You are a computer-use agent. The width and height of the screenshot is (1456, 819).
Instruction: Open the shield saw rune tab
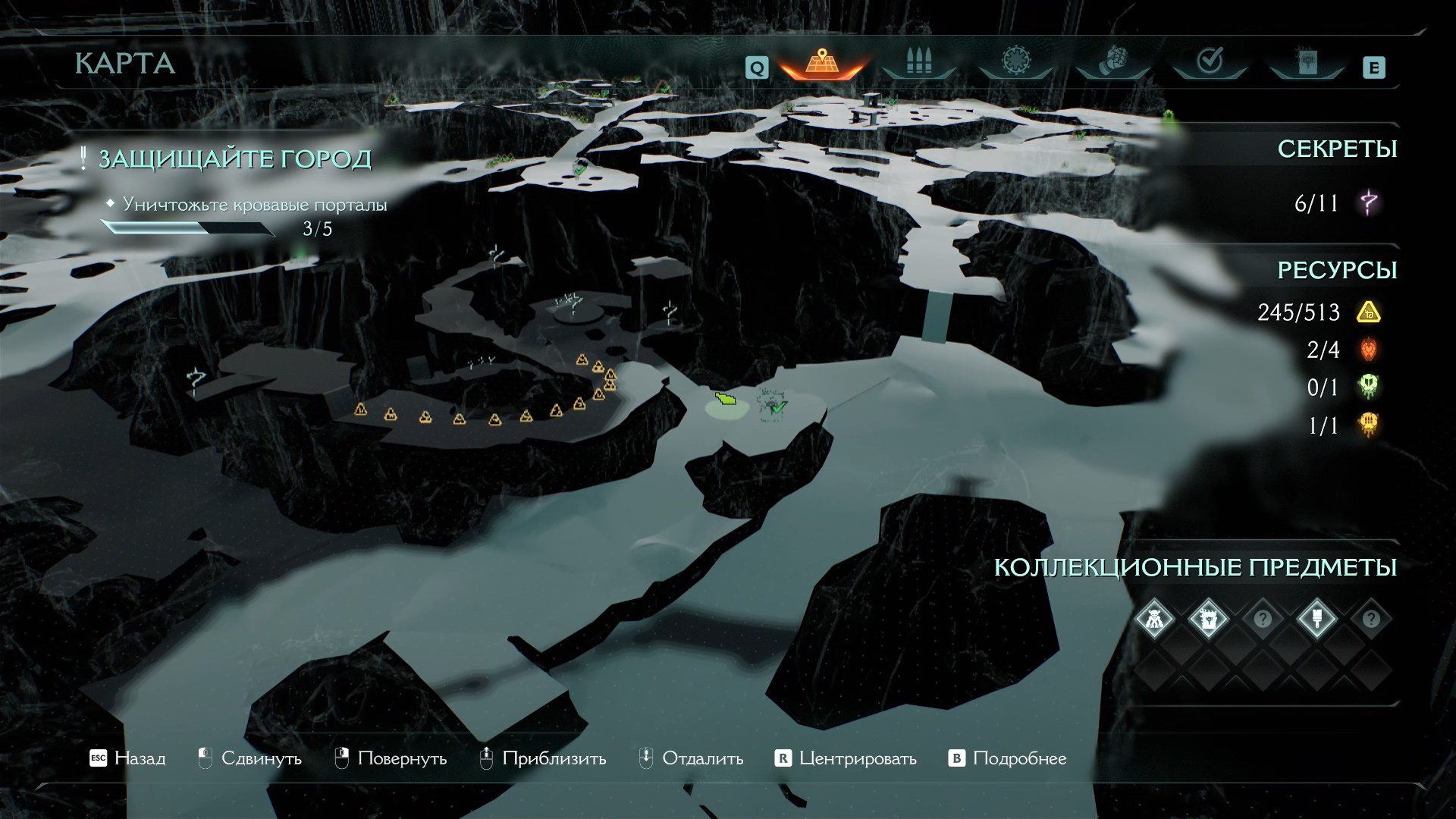coord(1015,62)
